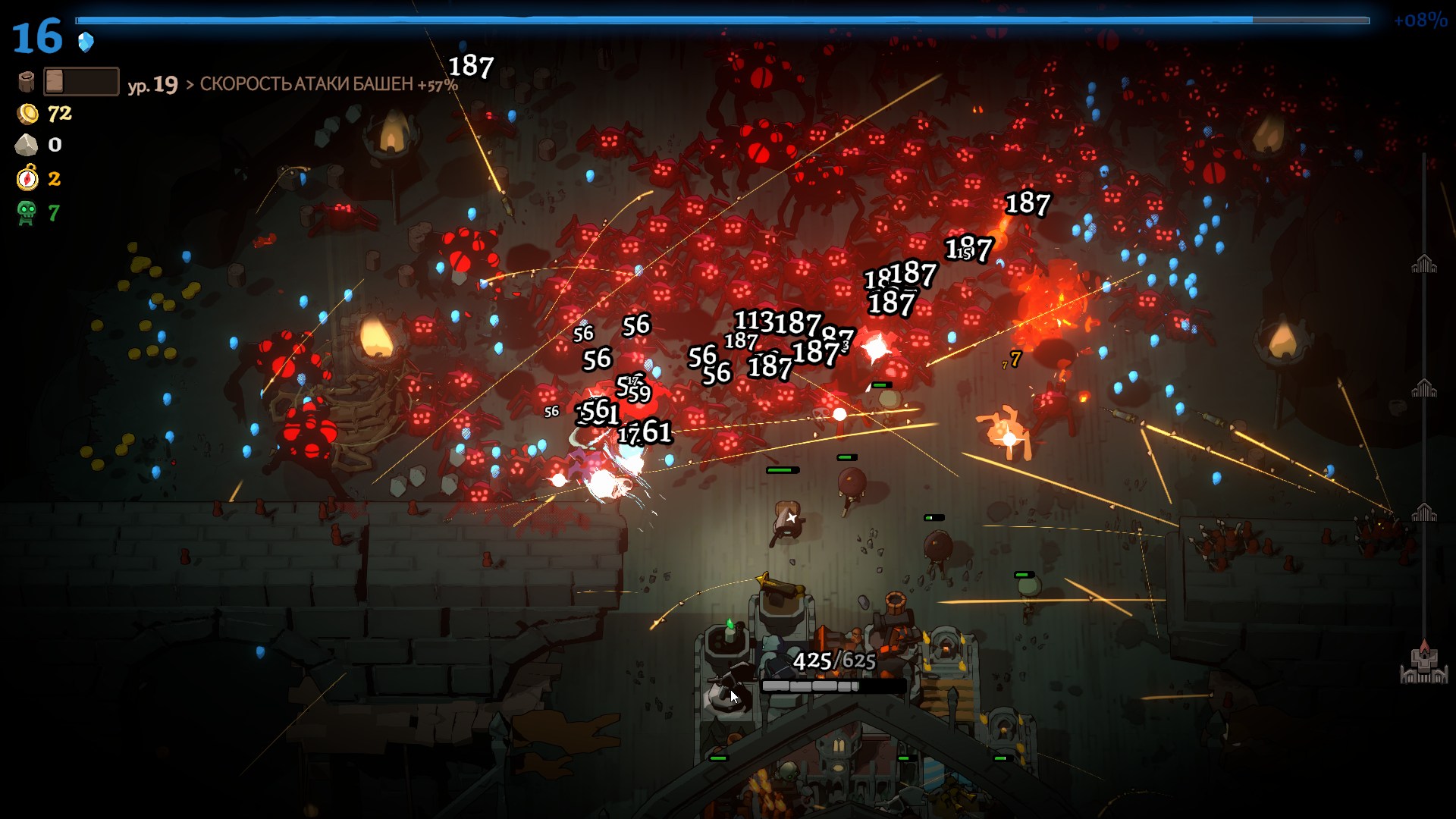Image resolution: width=1456 pixels, height=819 pixels.
Task: Click the wood log resource icon
Action: coord(27,82)
